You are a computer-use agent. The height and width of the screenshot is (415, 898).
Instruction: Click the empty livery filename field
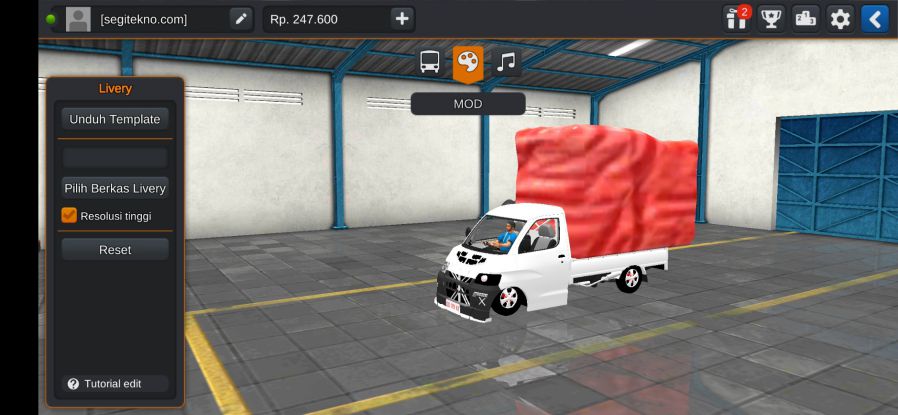coord(114,158)
